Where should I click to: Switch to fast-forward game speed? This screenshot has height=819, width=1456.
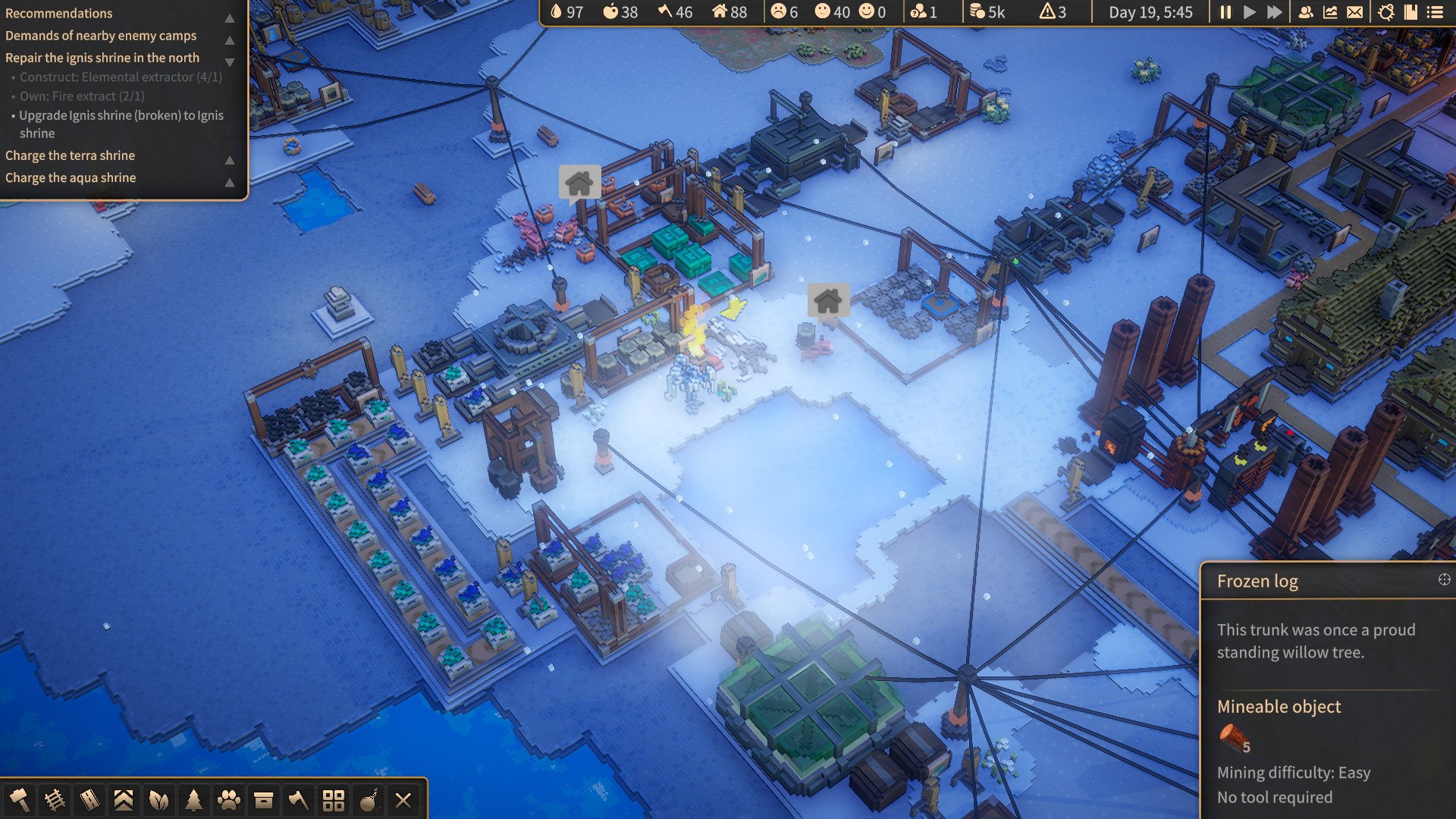pyautogui.click(x=1275, y=12)
